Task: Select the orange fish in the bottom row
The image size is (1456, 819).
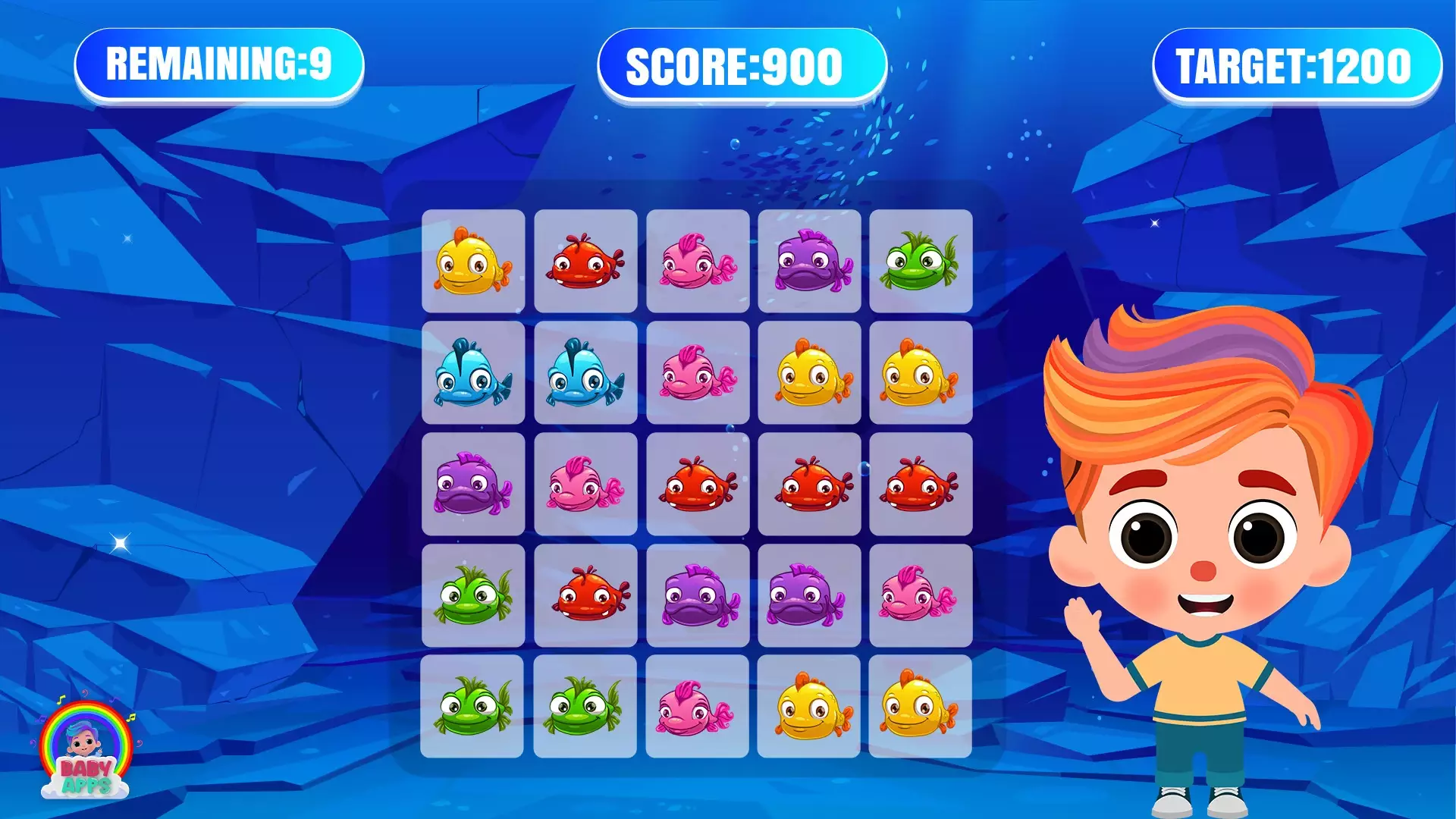Action: [x=810, y=709]
